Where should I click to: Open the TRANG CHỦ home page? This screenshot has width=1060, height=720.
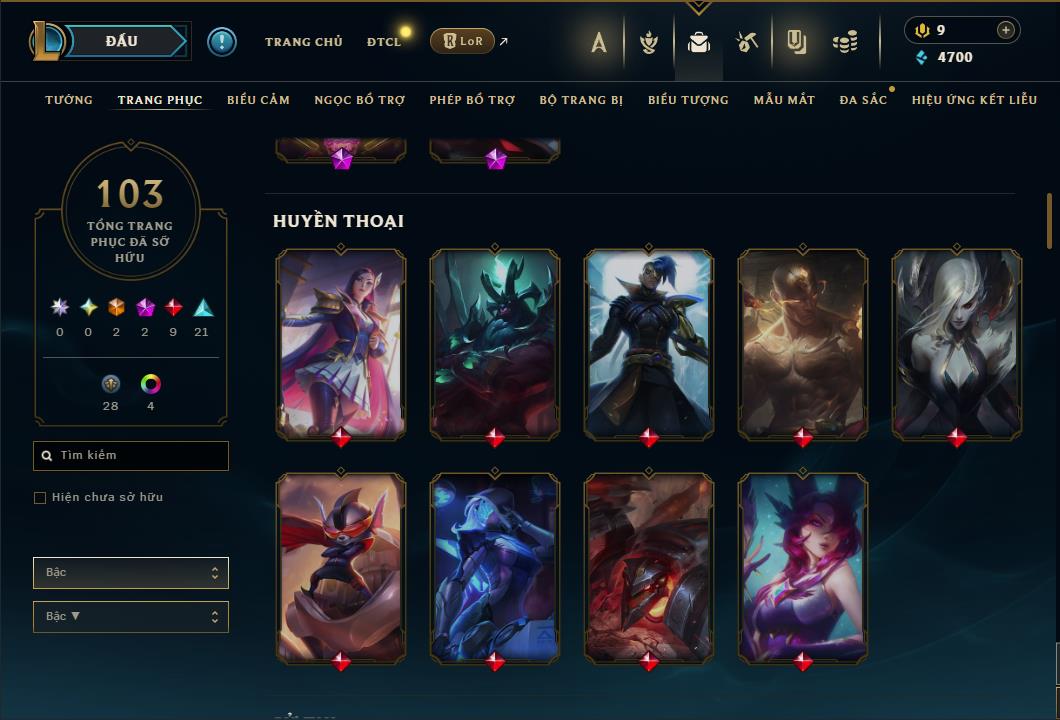(303, 42)
